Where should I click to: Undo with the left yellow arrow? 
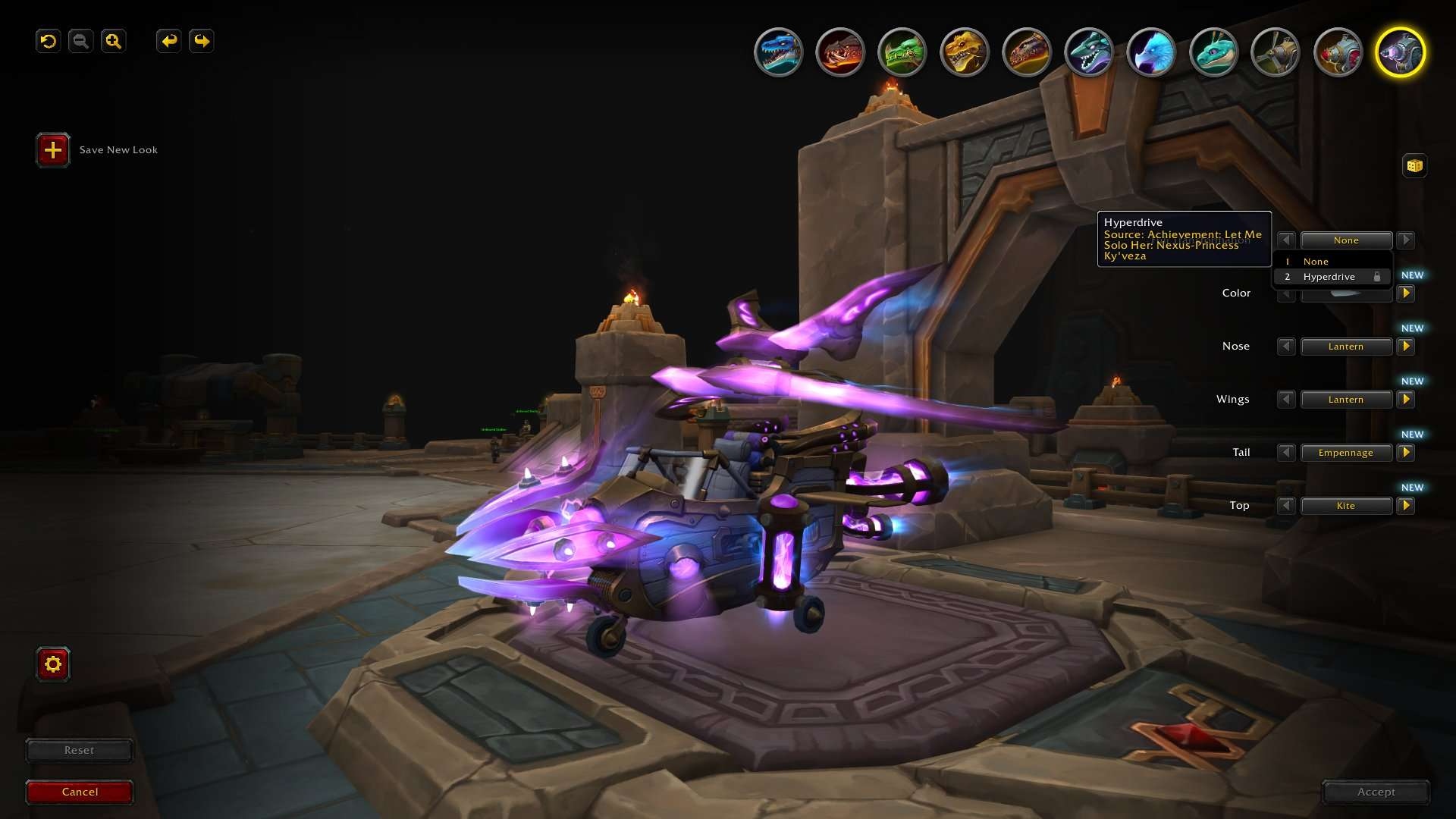coord(168,41)
